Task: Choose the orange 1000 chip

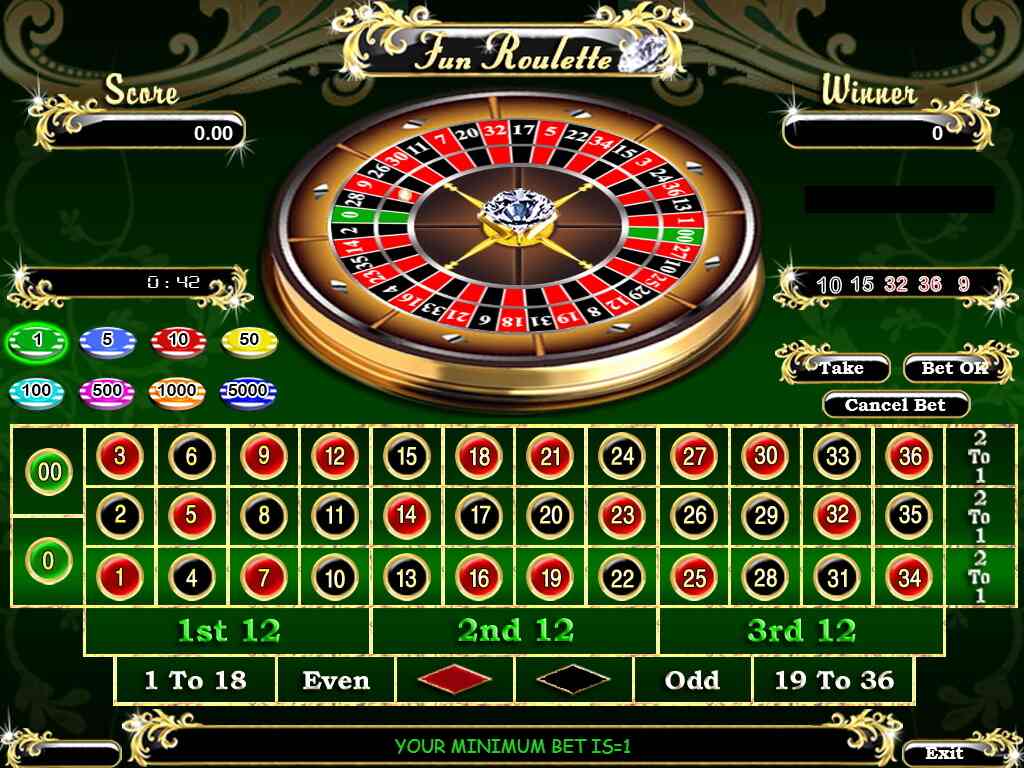Action: coord(177,392)
